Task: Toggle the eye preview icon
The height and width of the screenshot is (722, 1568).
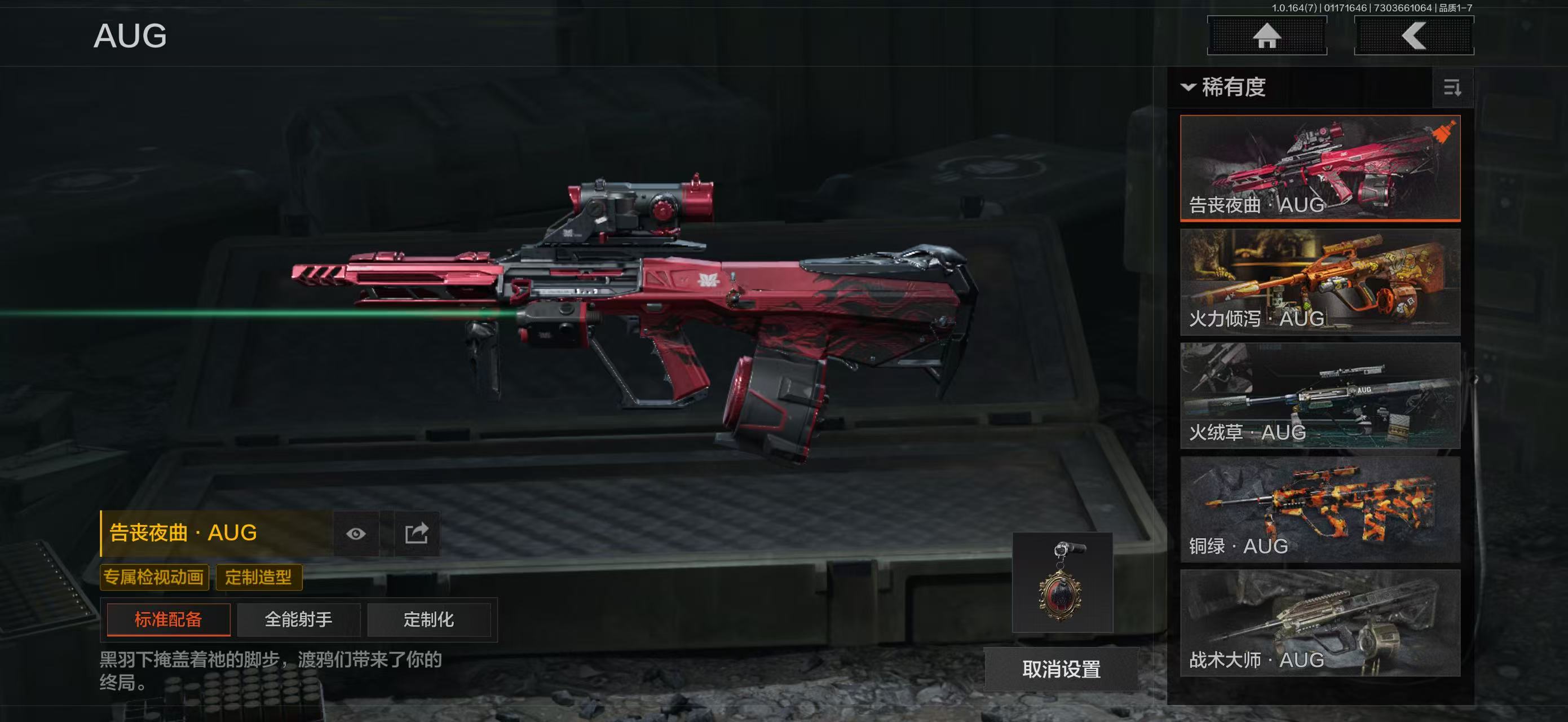Action: click(x=356, y=534)
